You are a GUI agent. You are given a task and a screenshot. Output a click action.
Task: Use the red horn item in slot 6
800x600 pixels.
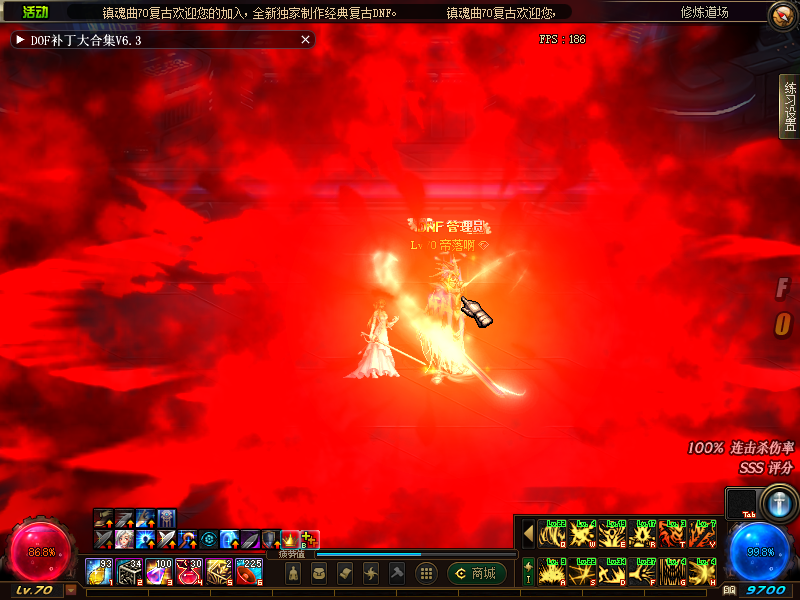(249, 571)
